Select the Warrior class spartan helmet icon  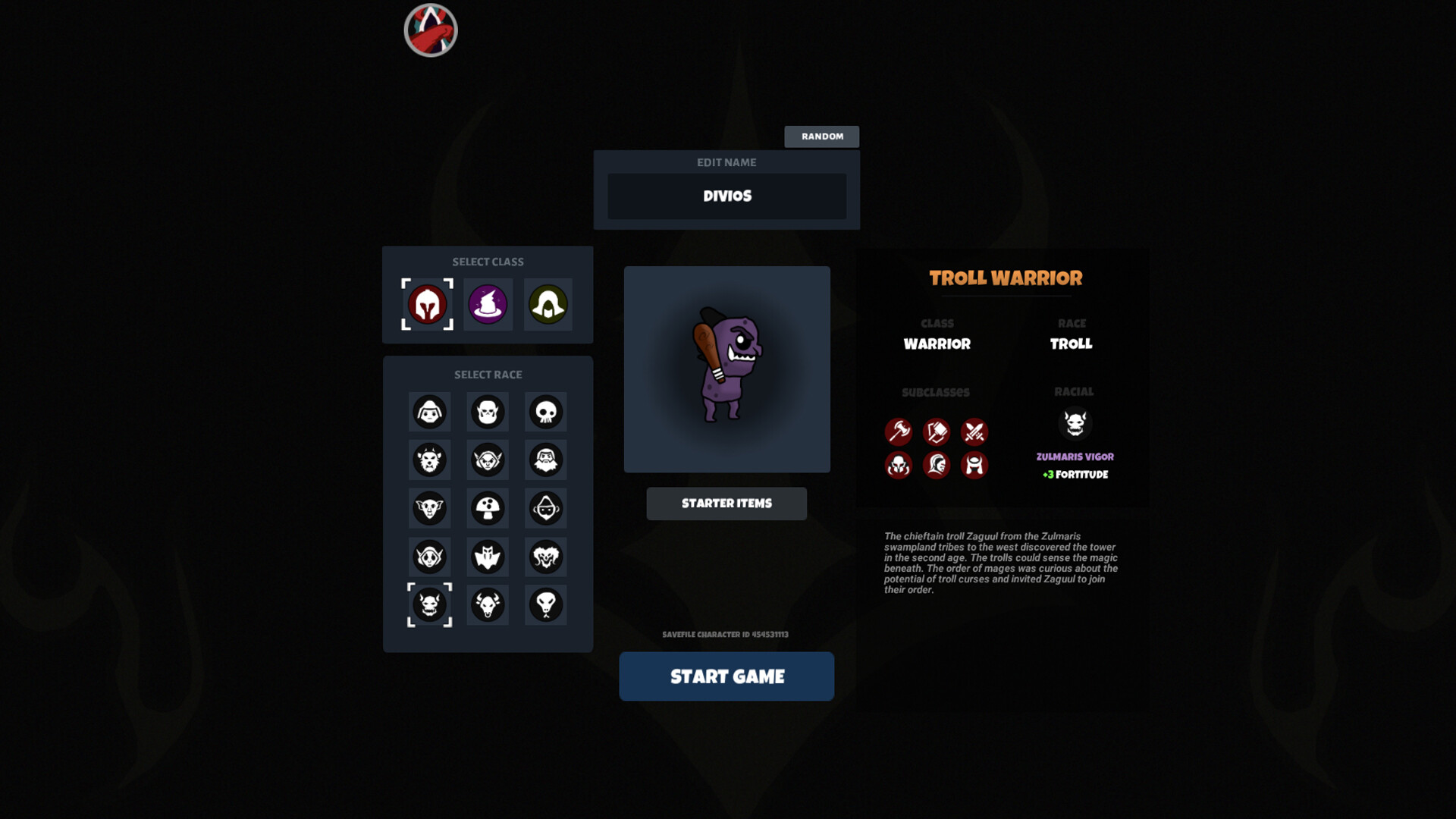coord(429,305)
